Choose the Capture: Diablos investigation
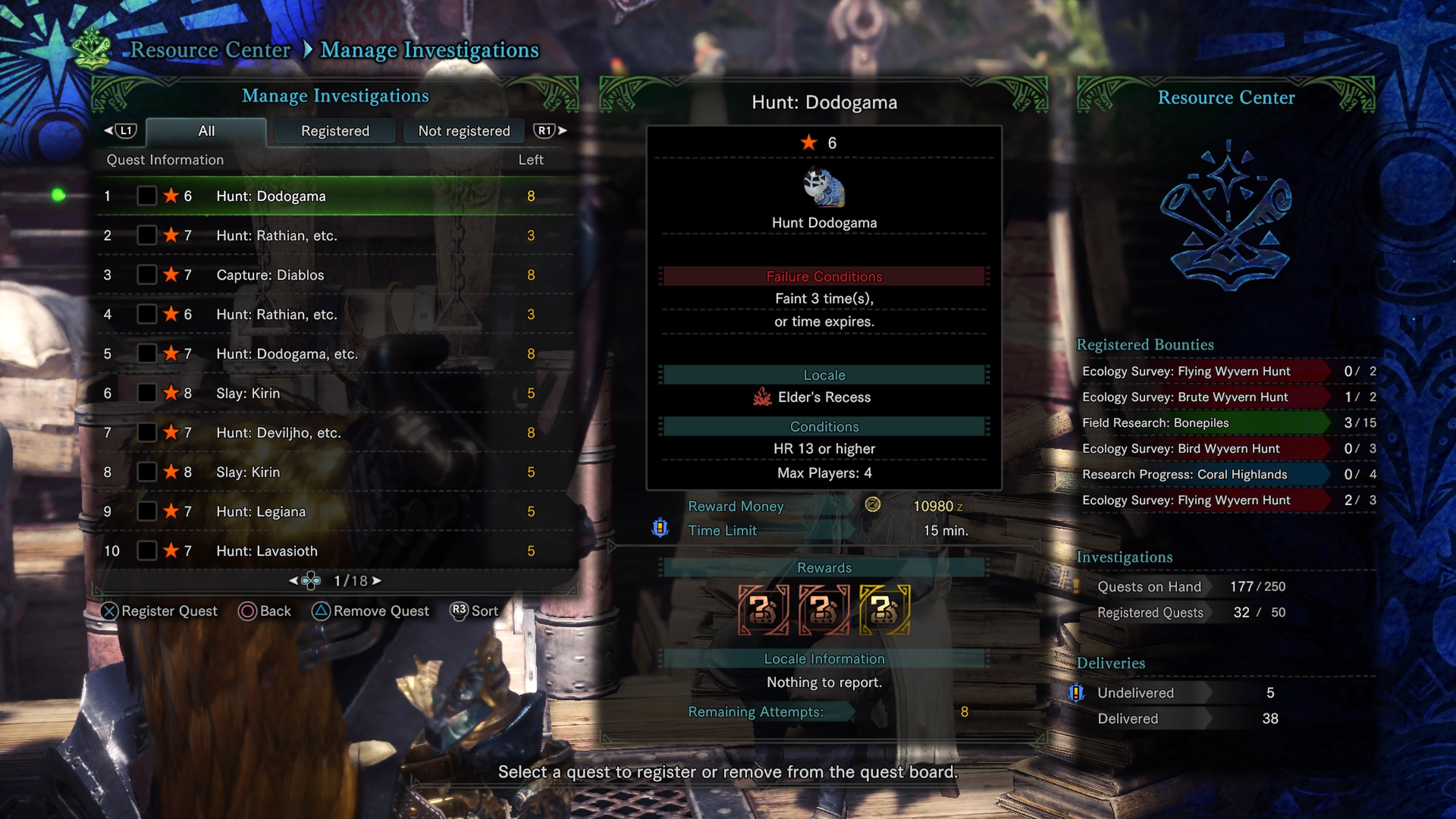Image resolution: width=1456 pixels, height=819 pixels. [x=270, y=275]
